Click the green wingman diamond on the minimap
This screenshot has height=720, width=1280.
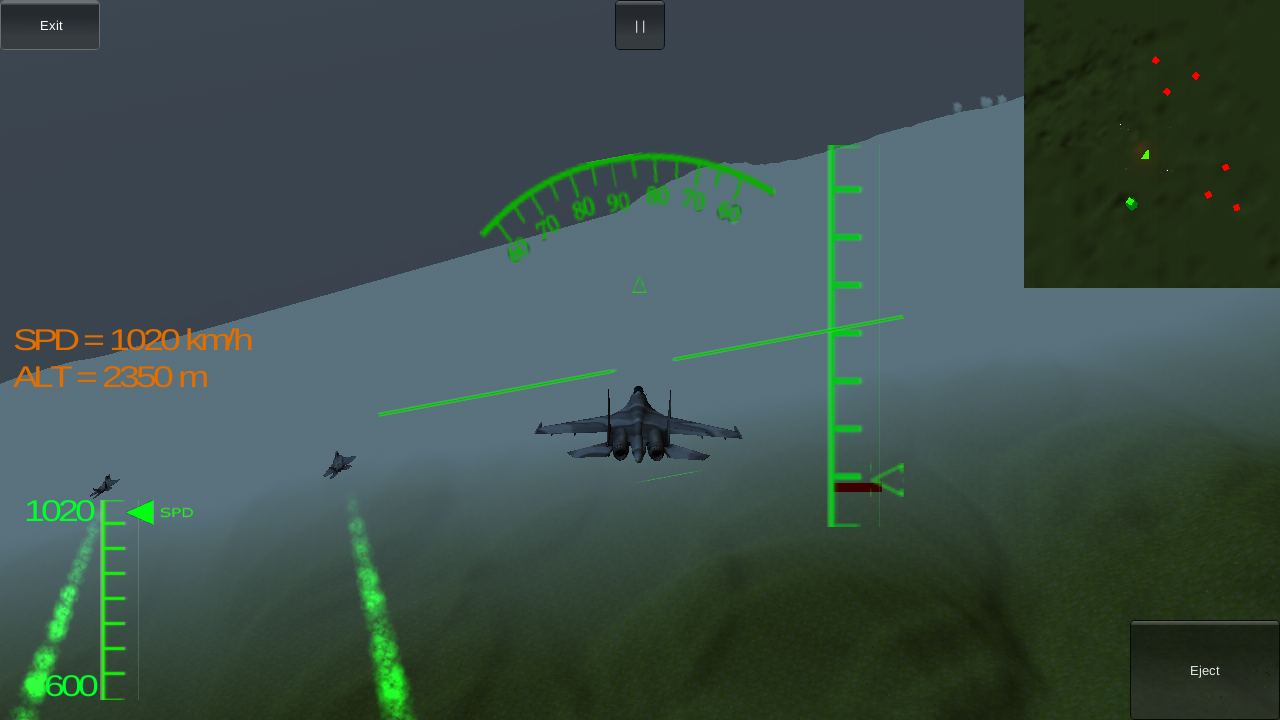point(1130,203)
